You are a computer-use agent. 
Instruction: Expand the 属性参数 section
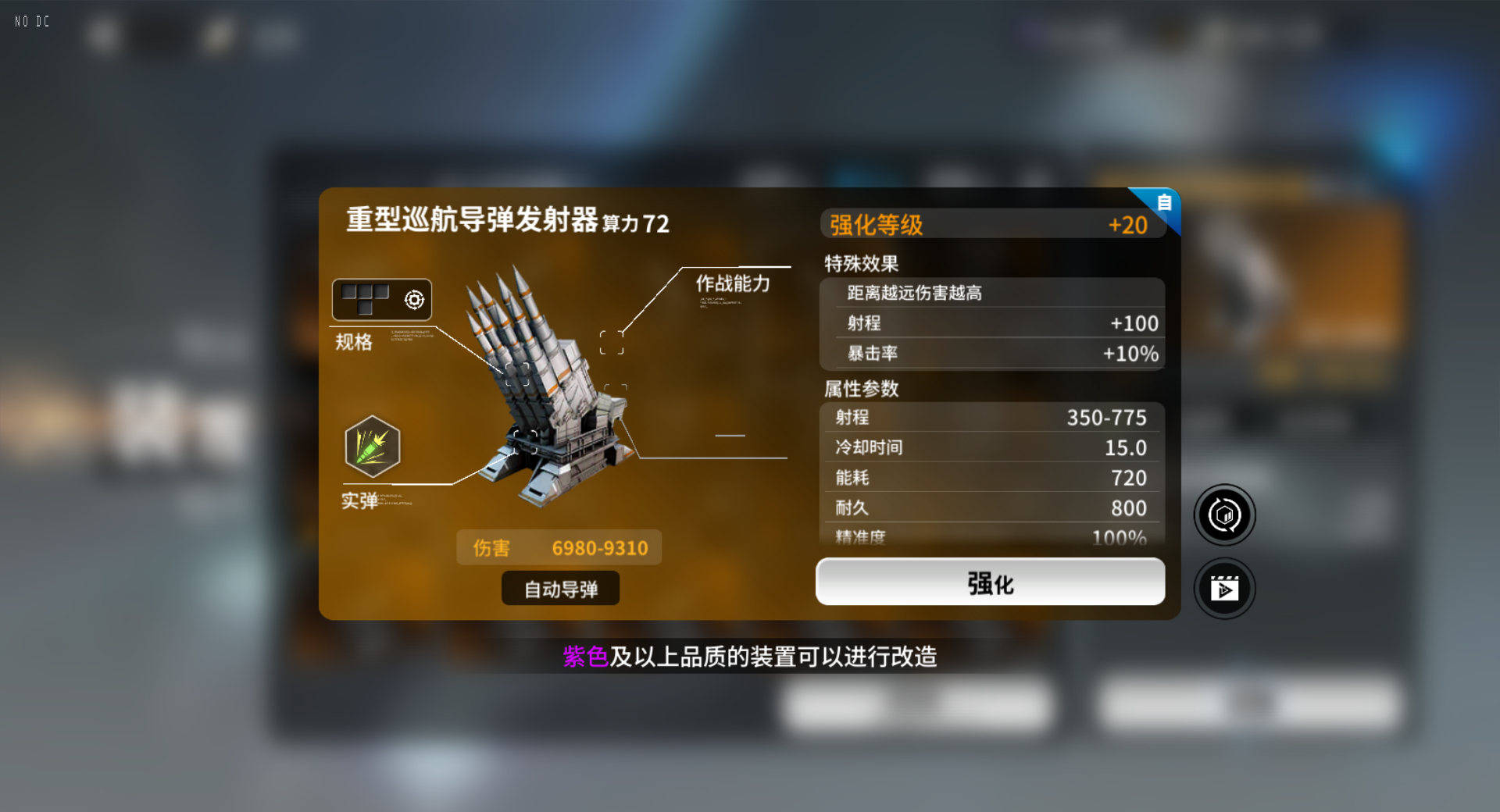pos(862,388)
